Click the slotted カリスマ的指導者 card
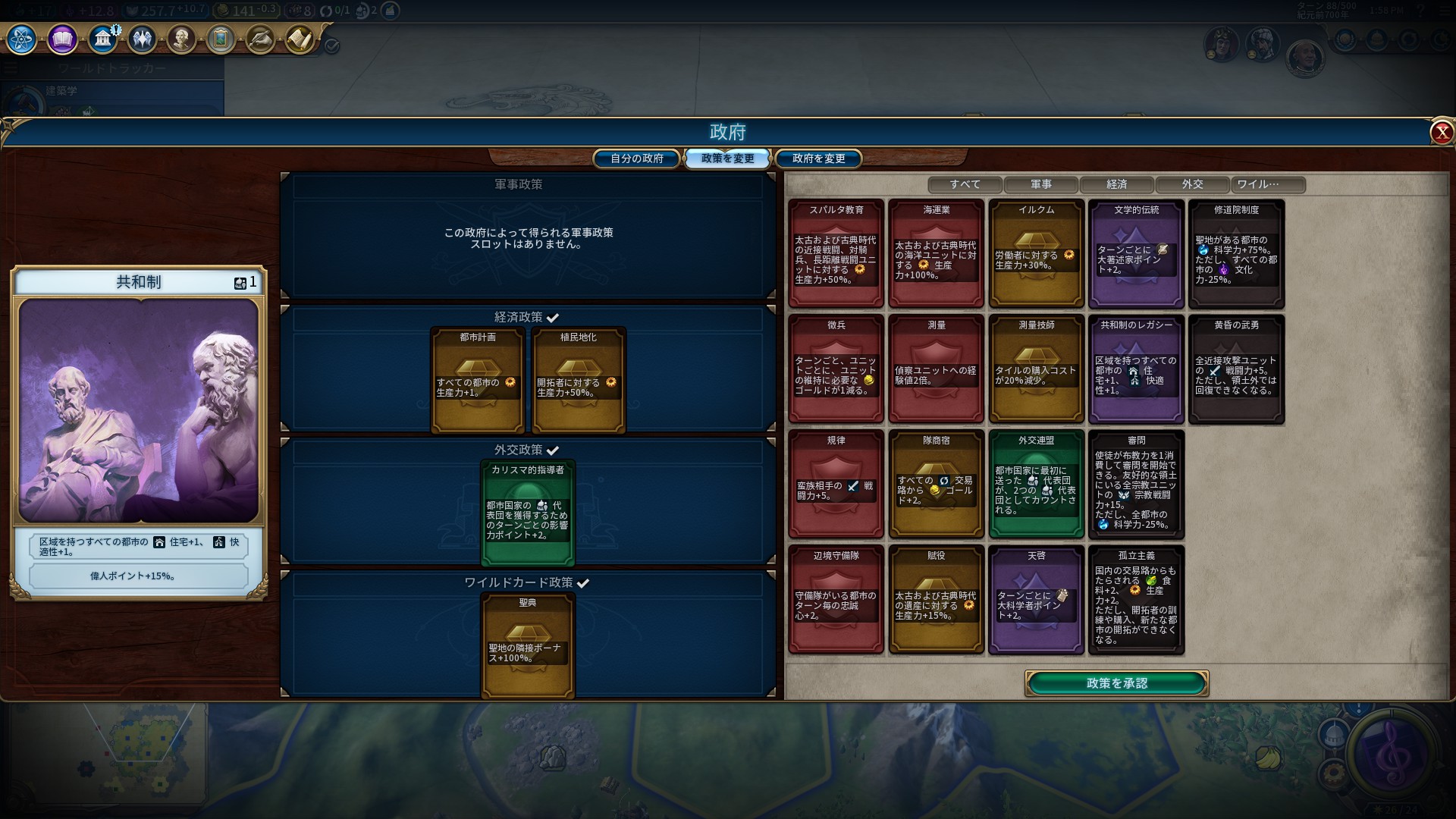The height and width of the screenshot is (819, 1456). coord(528,513)
